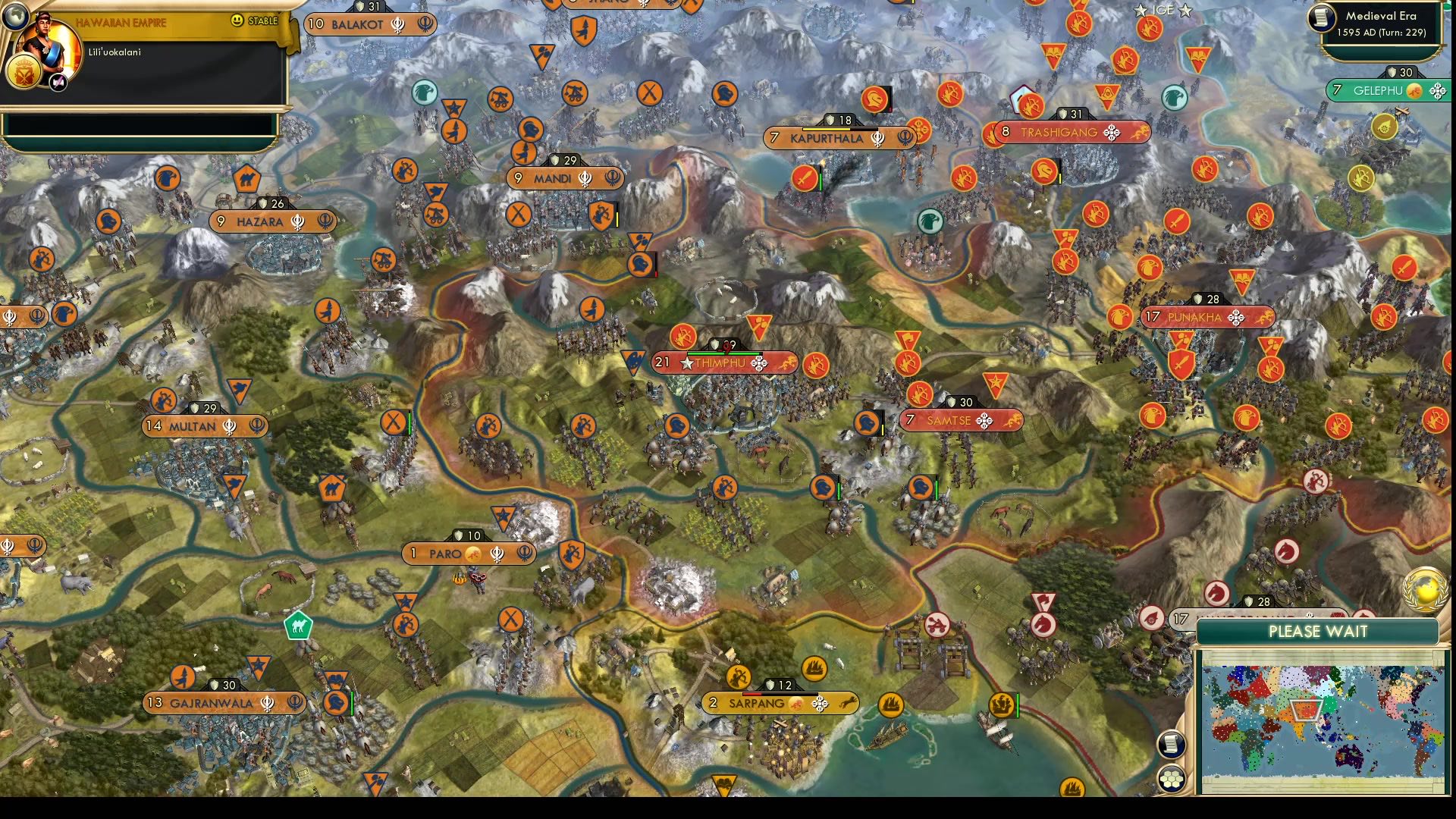Click the Hawaiian Empire title banner
1456x819 pixels.
pos(121,23)
